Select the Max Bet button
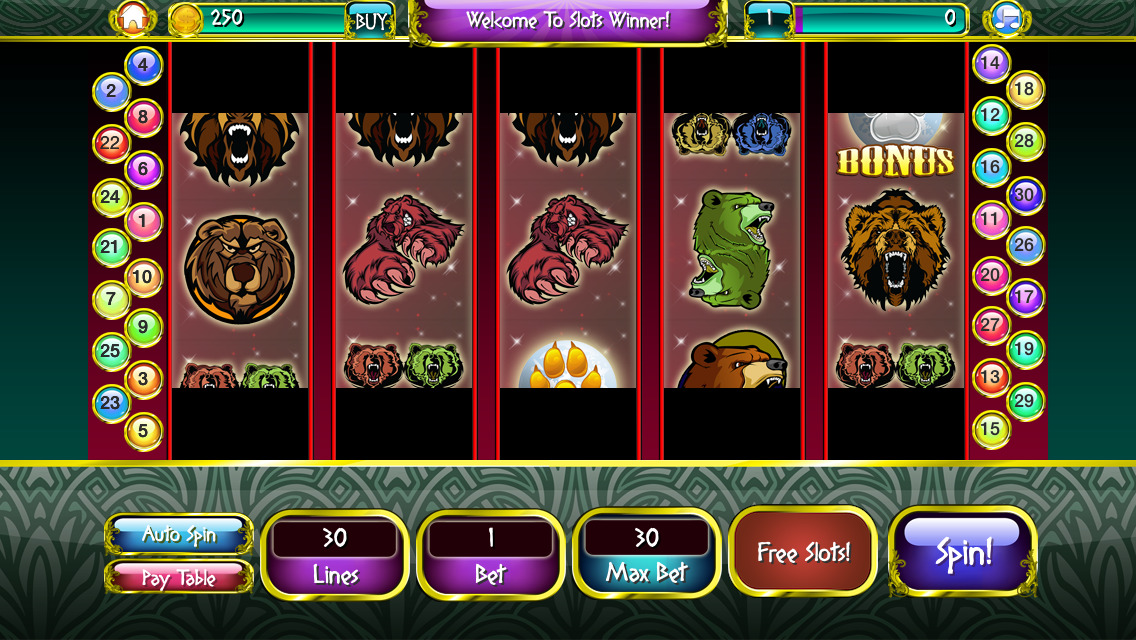 click(646, 555)
